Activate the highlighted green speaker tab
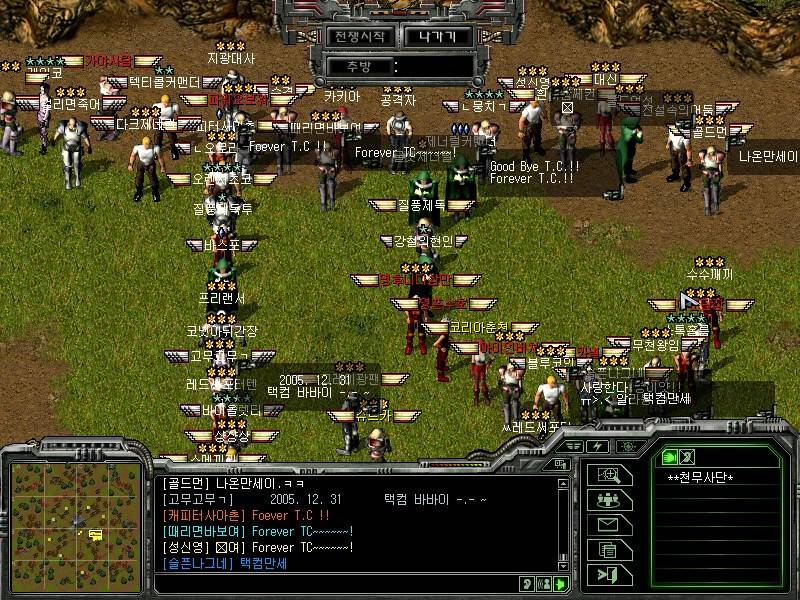800x600 pixels. tap(669, 455)
